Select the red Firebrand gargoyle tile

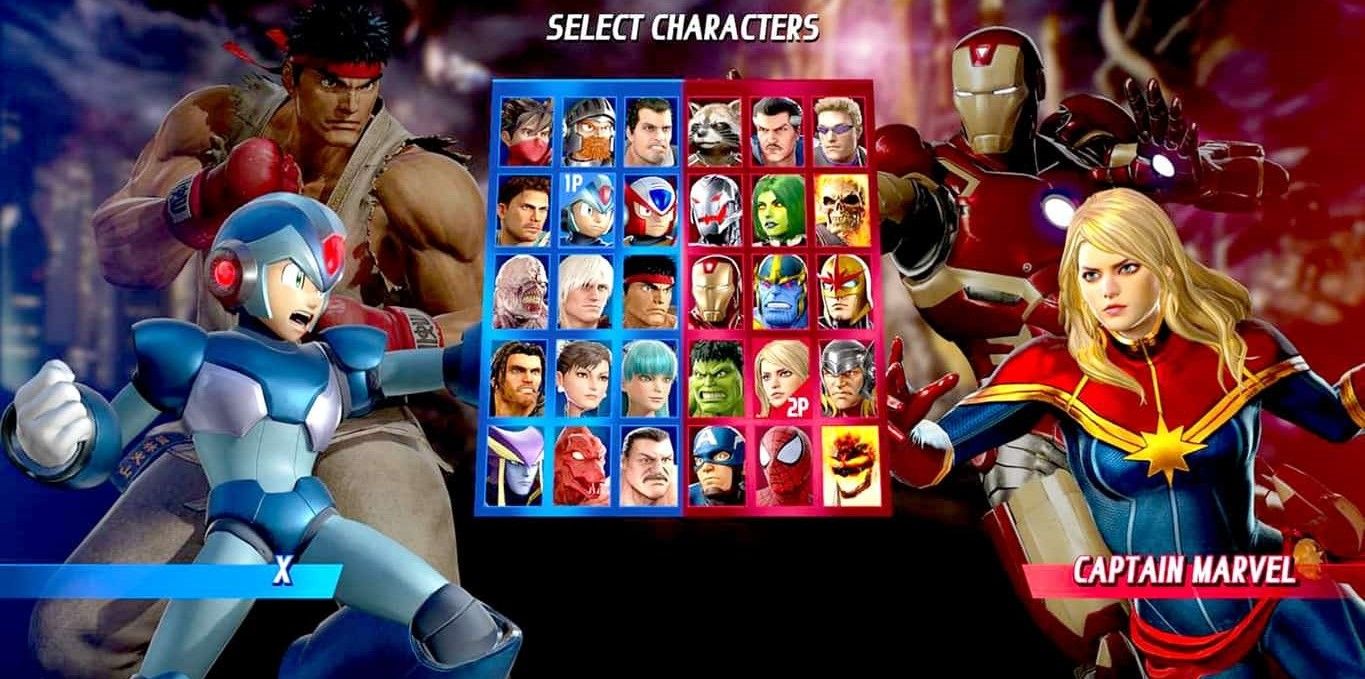point(584,466)
